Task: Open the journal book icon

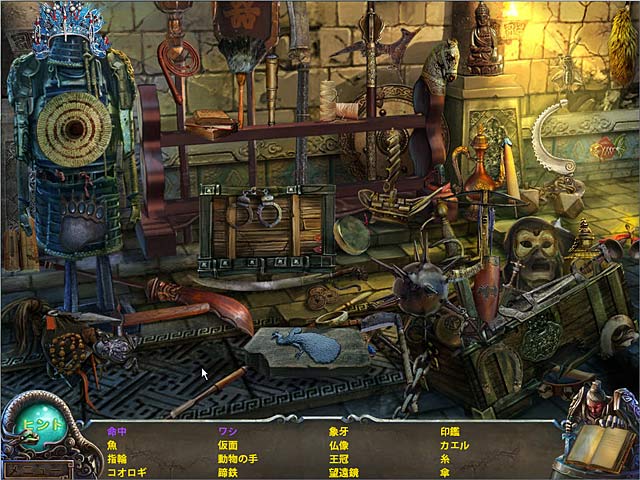Action: pos(599,446)
